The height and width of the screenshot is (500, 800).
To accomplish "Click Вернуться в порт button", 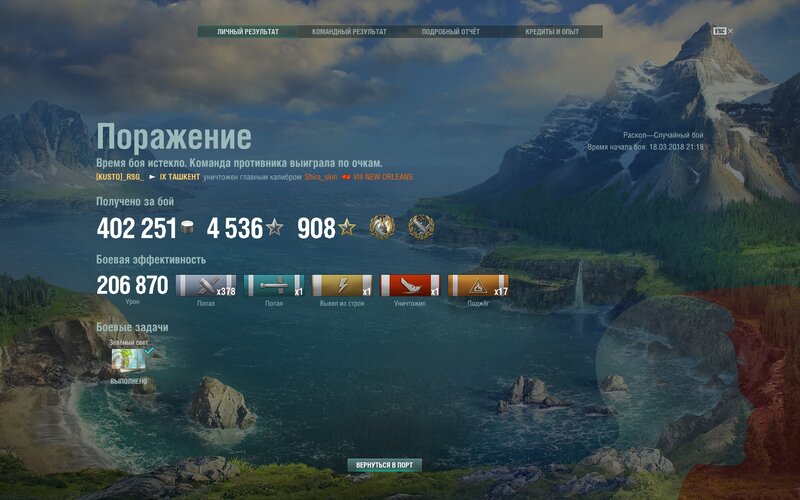I will (x=385, y=466).
